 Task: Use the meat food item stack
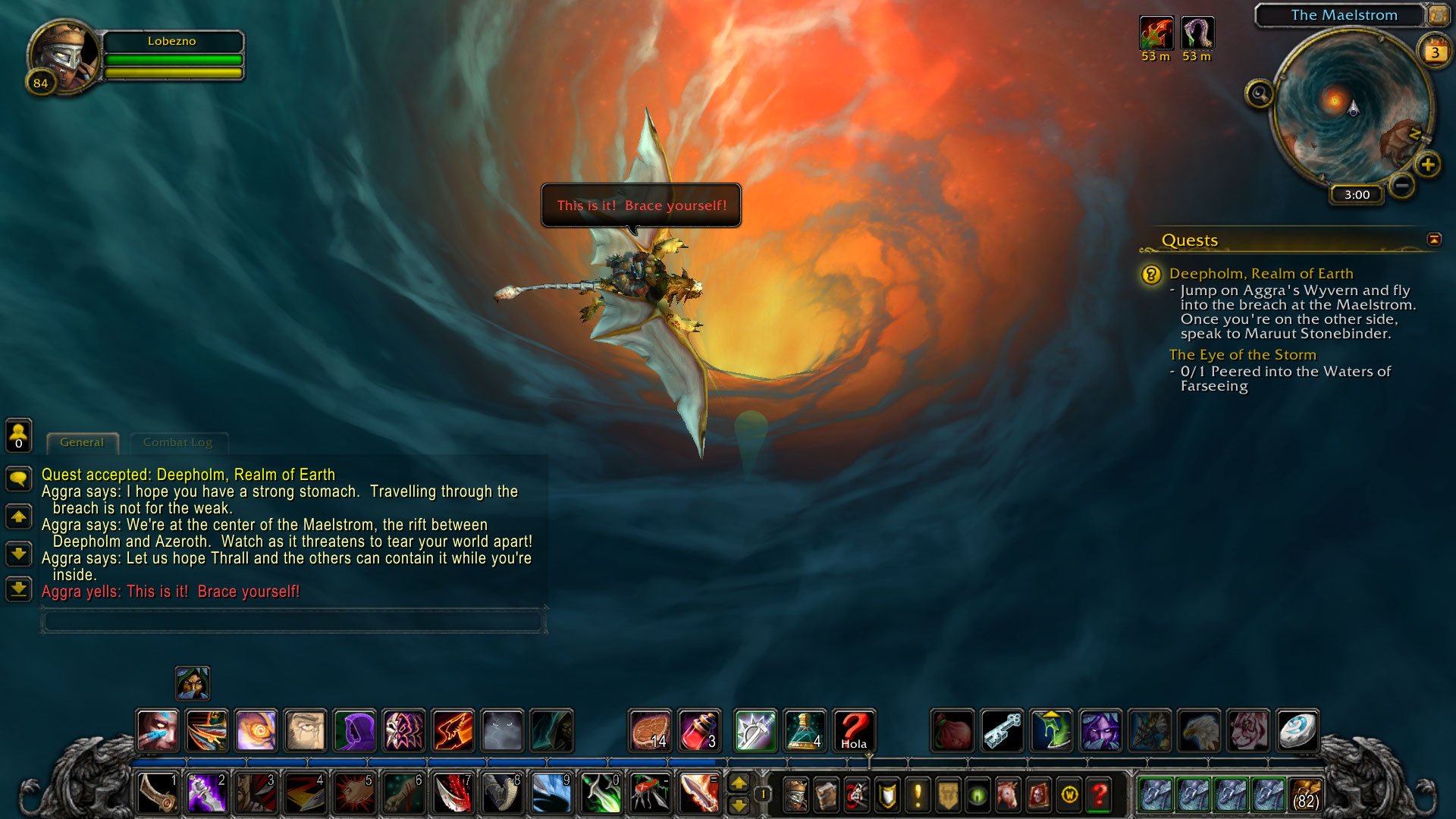[x=650, y=731]
